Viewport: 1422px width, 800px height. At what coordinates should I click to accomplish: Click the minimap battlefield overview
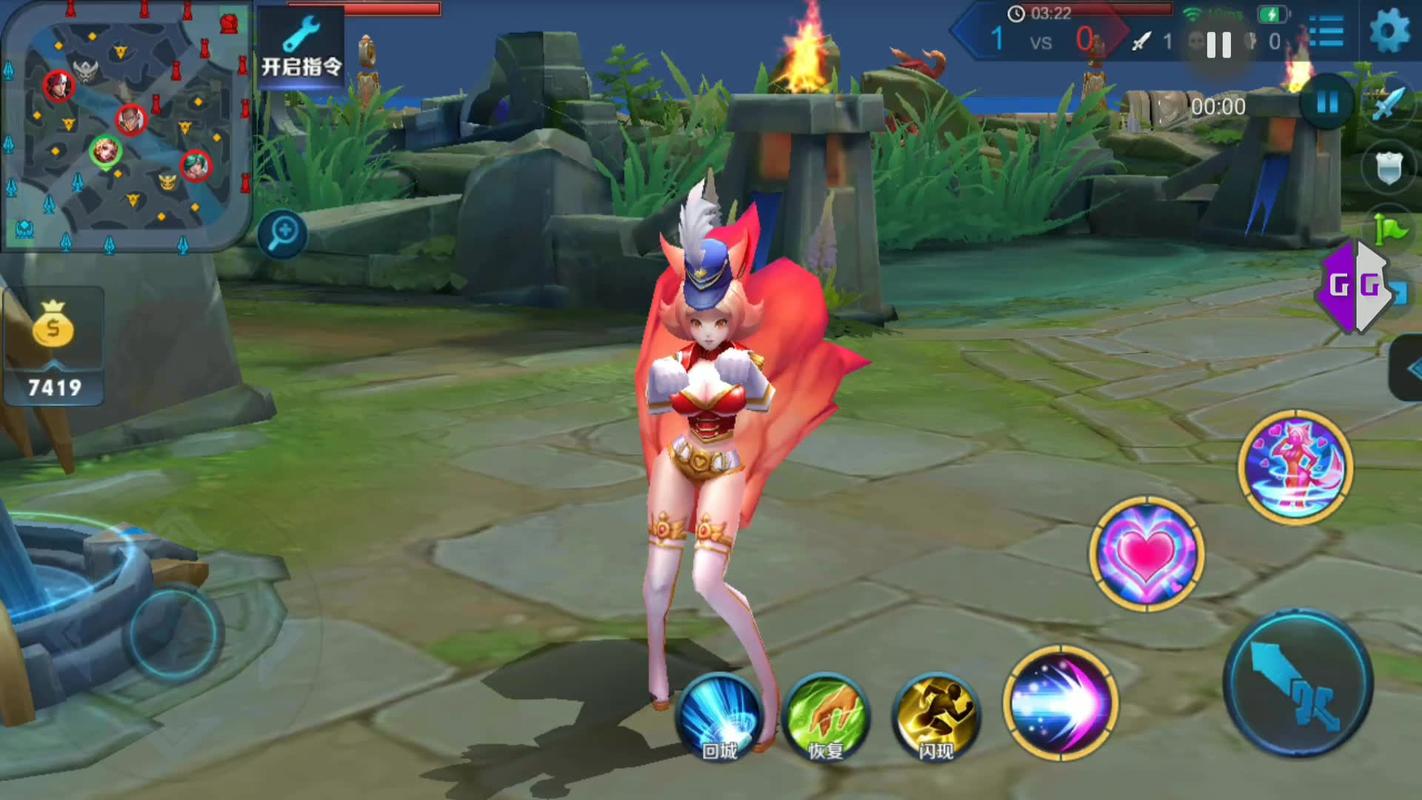coord(125,125)
